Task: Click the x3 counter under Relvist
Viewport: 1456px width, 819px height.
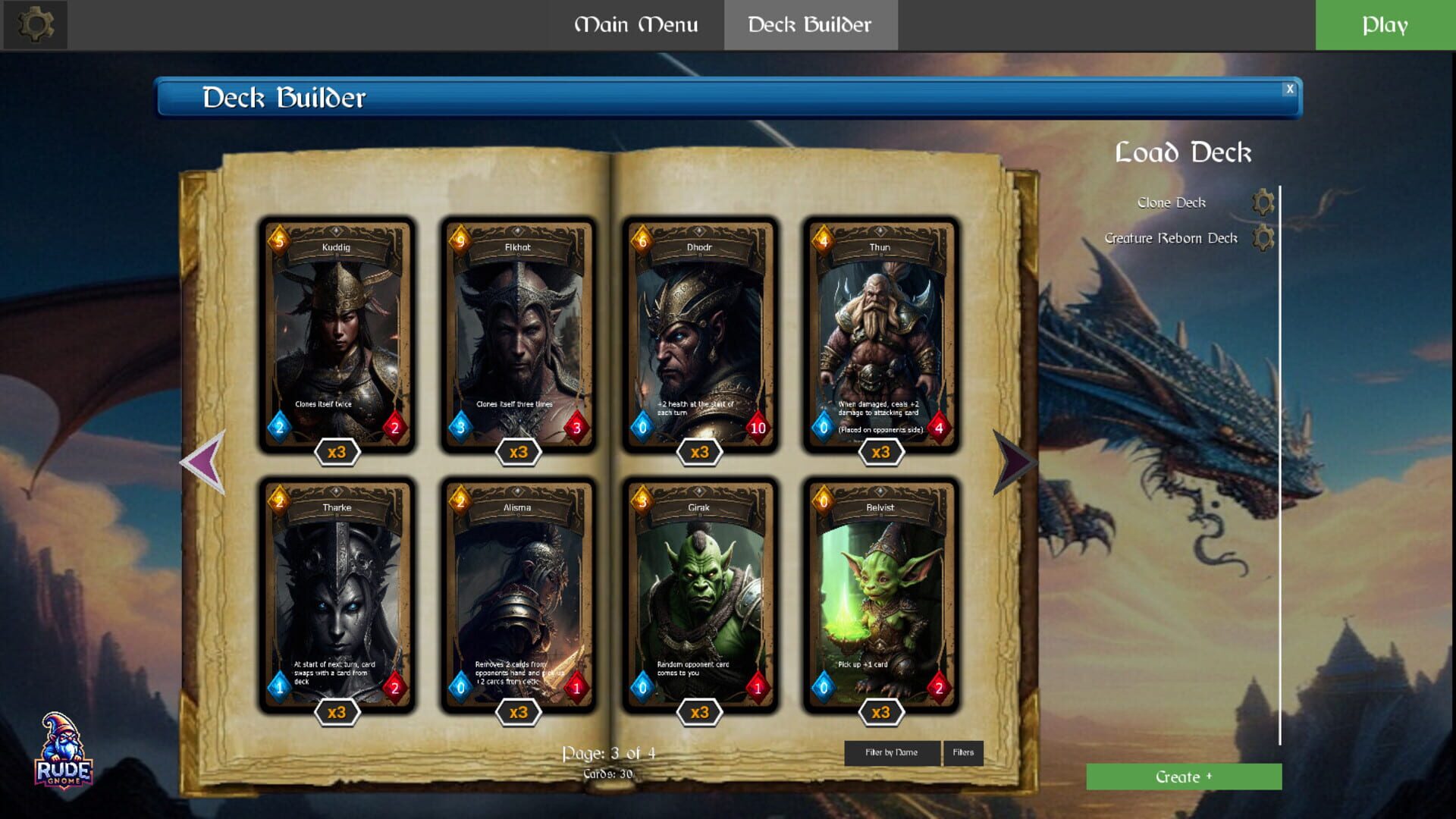Action: pos(881,713)
